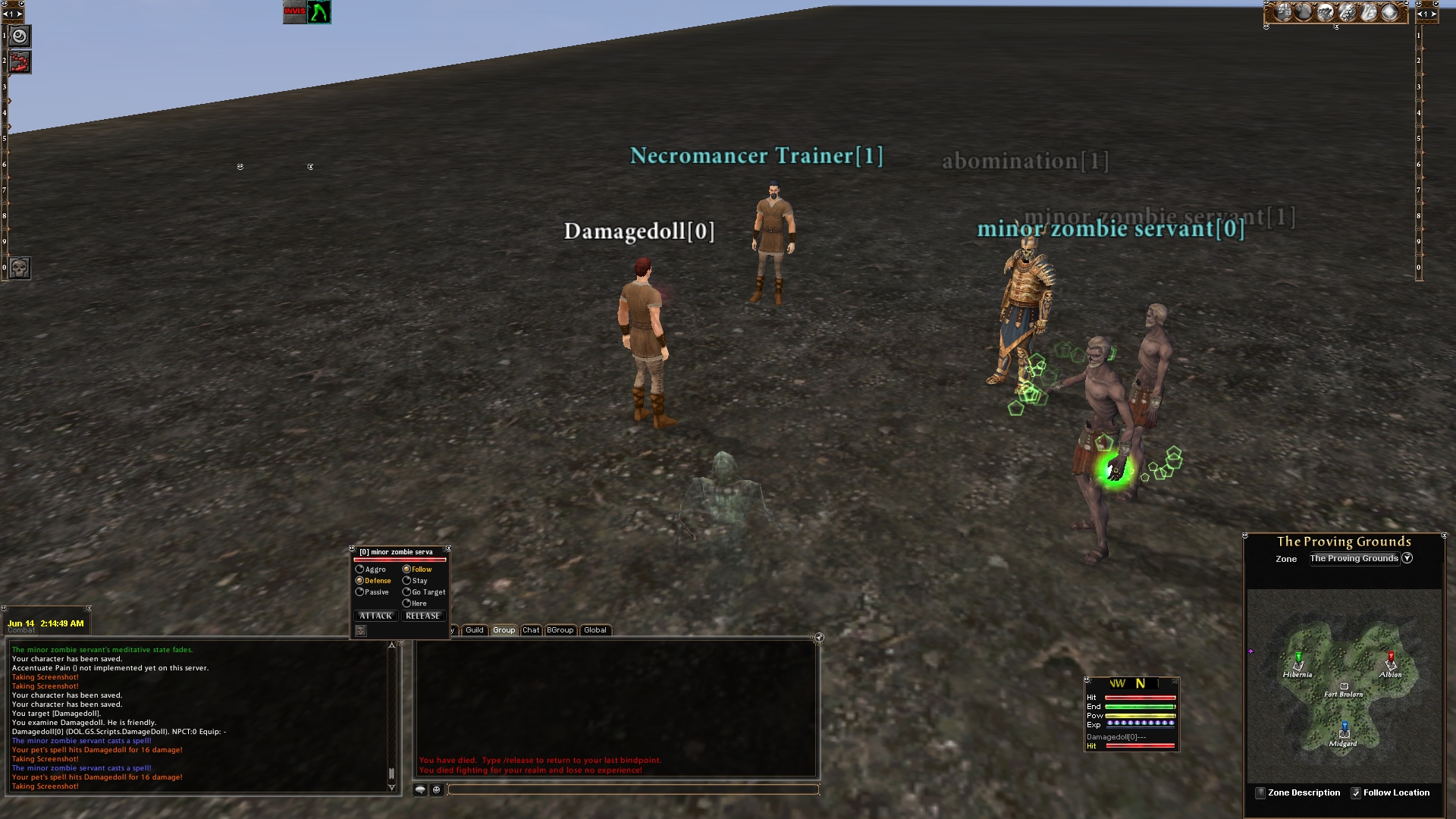The width and height of the screenshot is (1456, 819).
Task: Set pet stance to Aggro
Action: 360,570
